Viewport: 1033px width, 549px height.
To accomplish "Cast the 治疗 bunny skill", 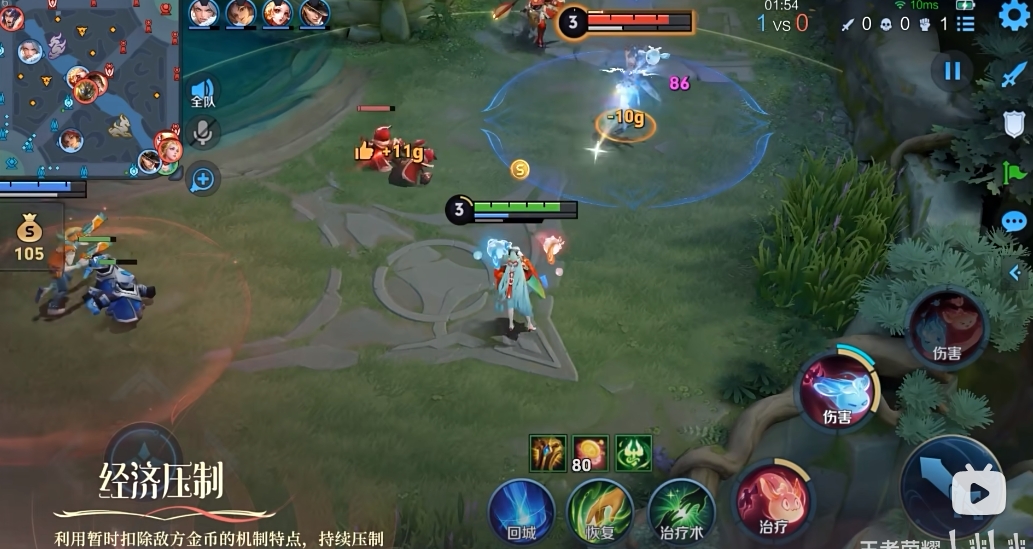I will tap(773, 498).
